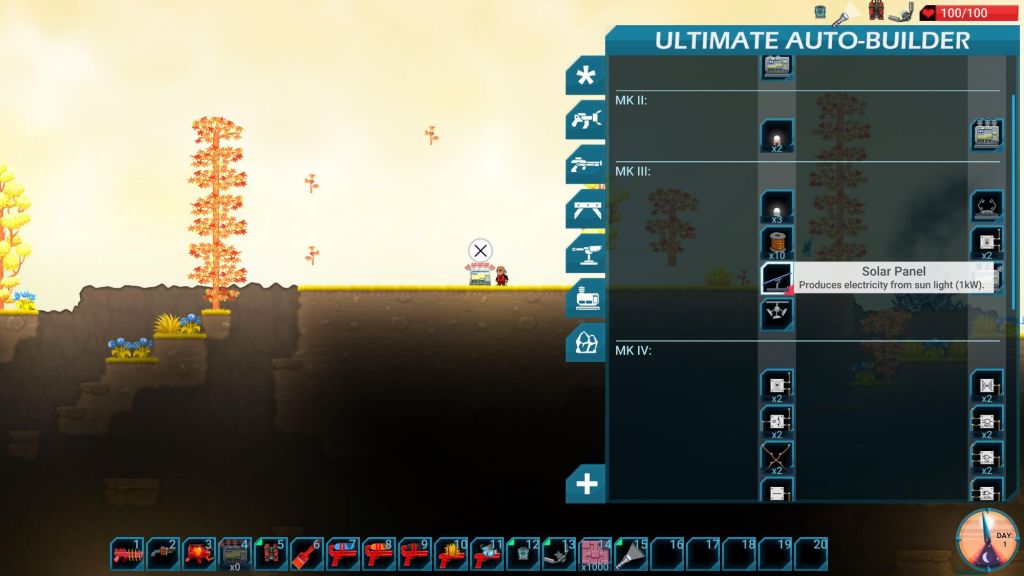Image resolution: width=1024 pixels, height=576 pixels.
Task: Select the auto-builder in hotbar slot 4
Action: pos(235,553)
